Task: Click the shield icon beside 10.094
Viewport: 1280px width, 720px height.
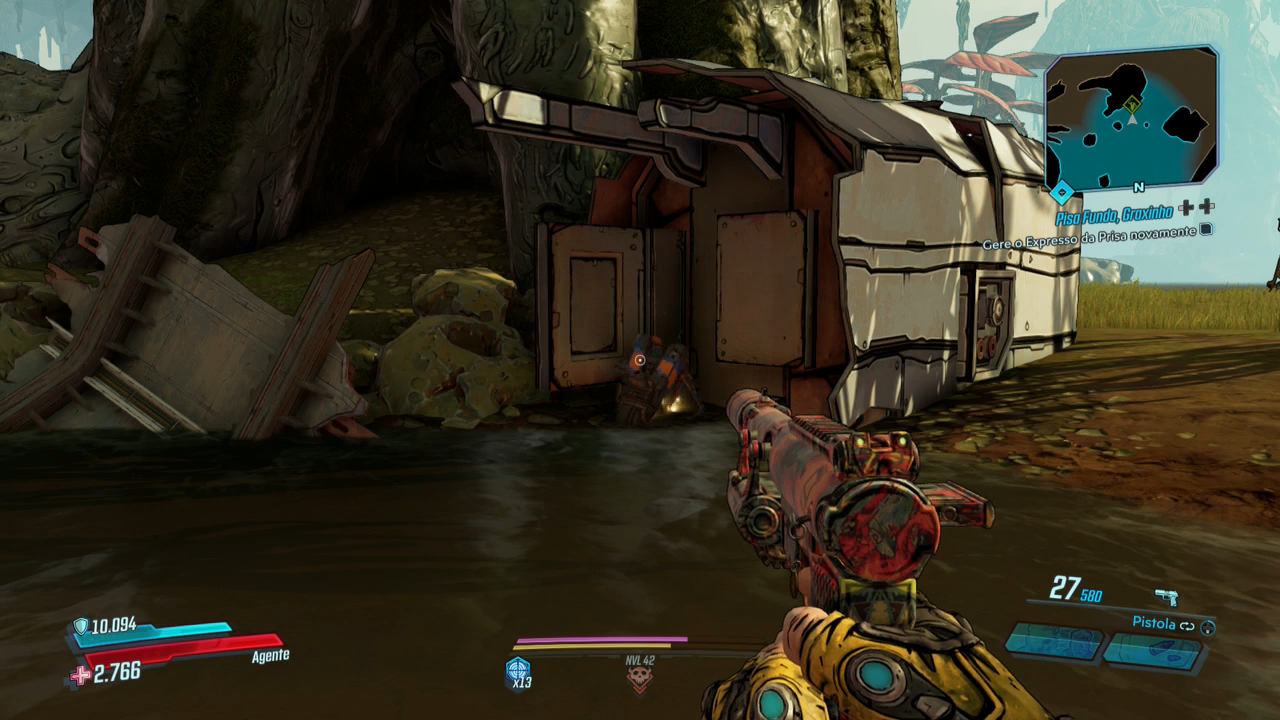Action: coord(81,626)
